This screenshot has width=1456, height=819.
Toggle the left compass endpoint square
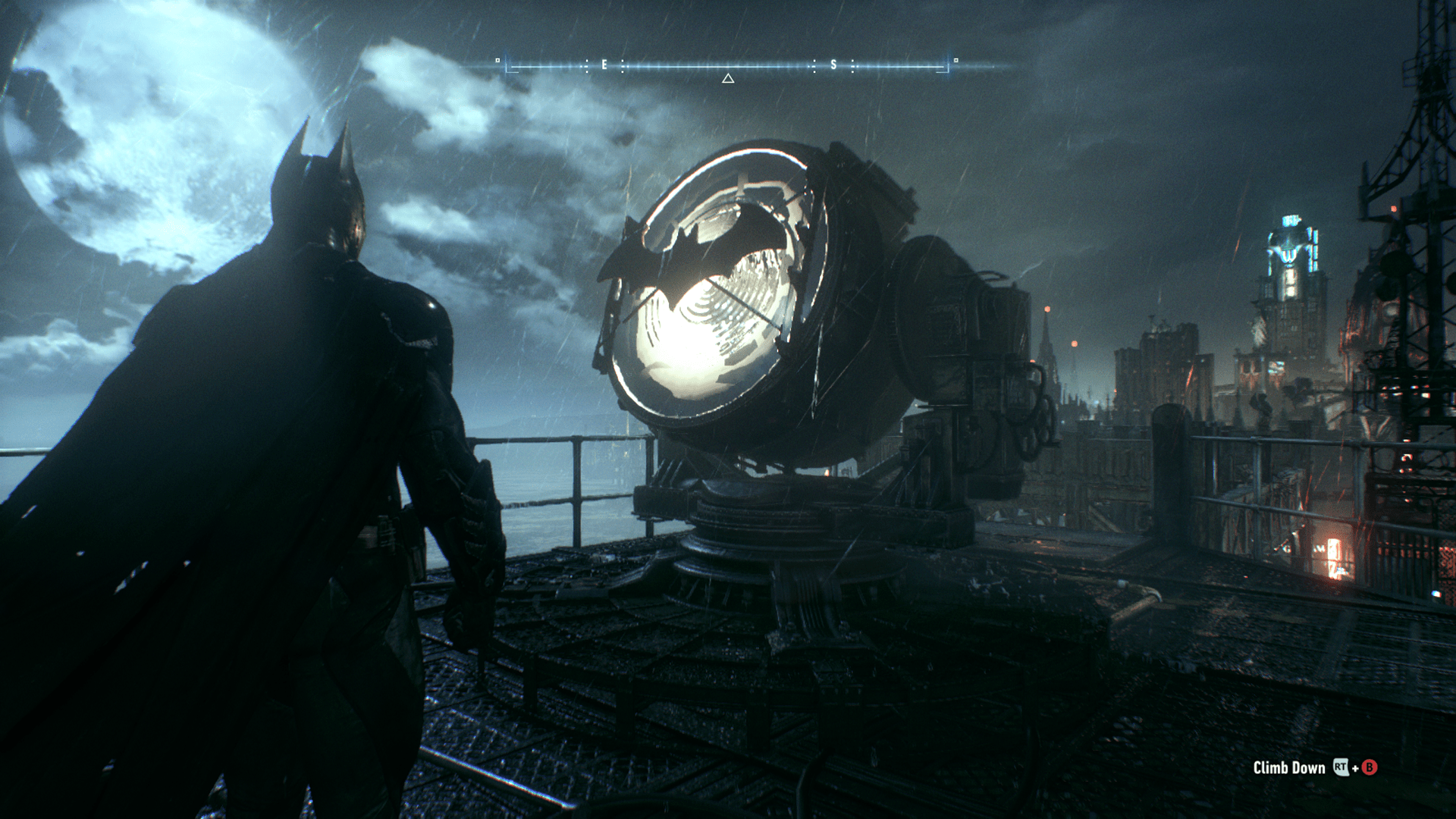(x=497, y=59)
